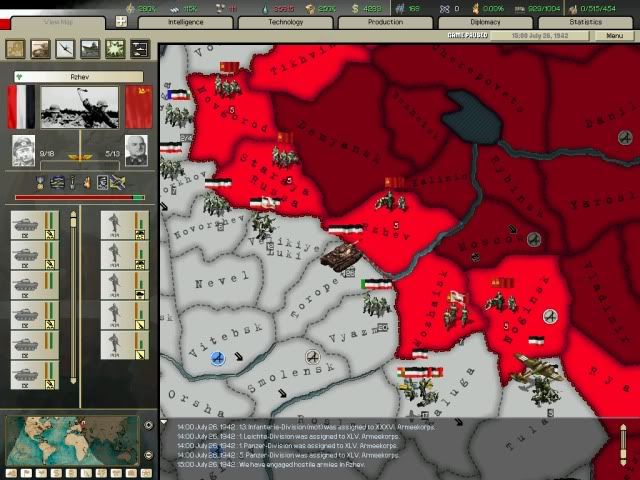640x480 pixels.
Task: Switch to the Intelligence tab
Action: 185,21
